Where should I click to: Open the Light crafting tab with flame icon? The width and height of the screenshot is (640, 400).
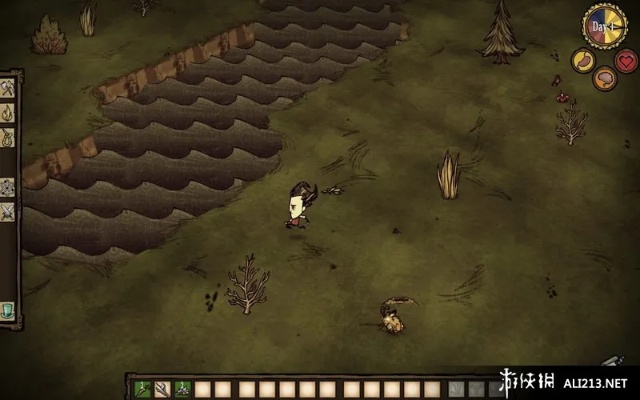click(x=8, y=113)
